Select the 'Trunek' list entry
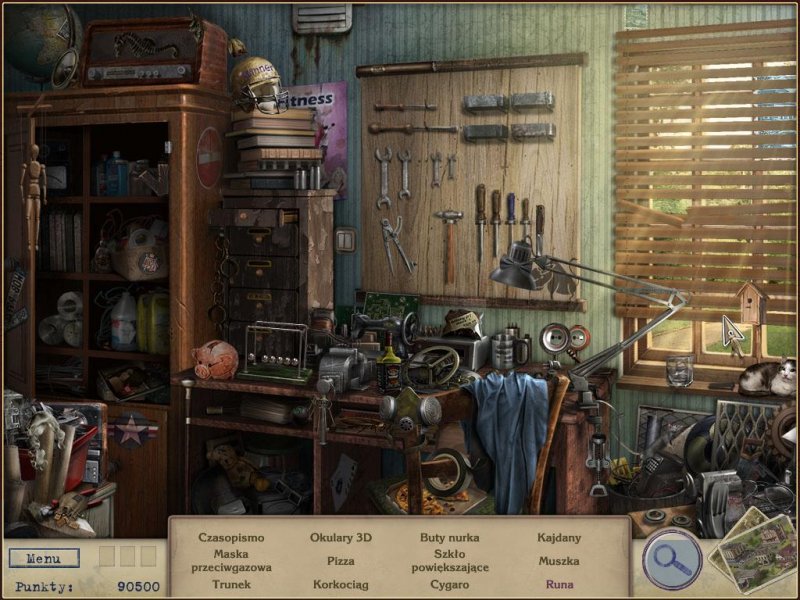 tap(231, 584)
